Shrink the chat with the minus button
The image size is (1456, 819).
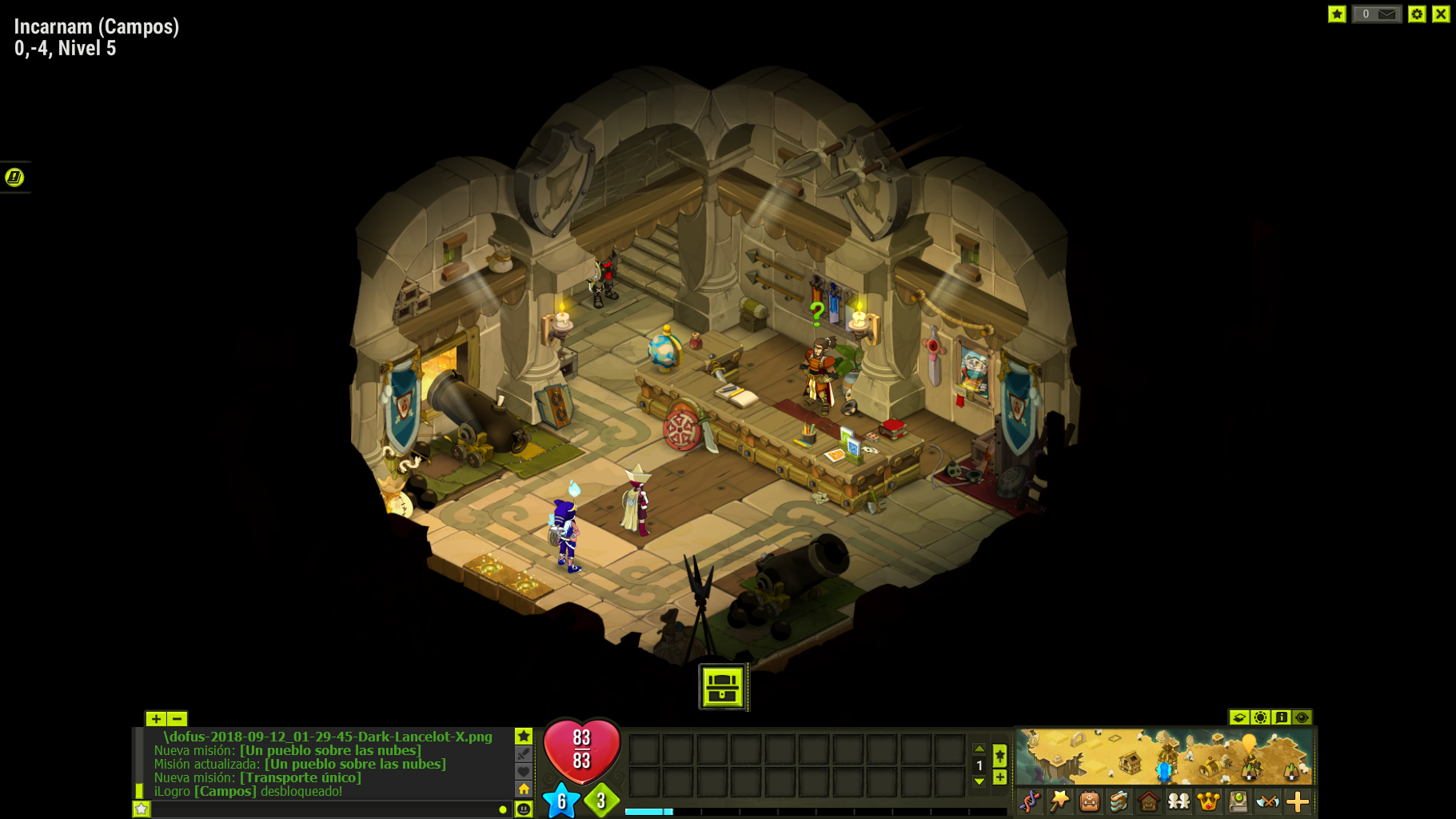(x=177, y=718)
